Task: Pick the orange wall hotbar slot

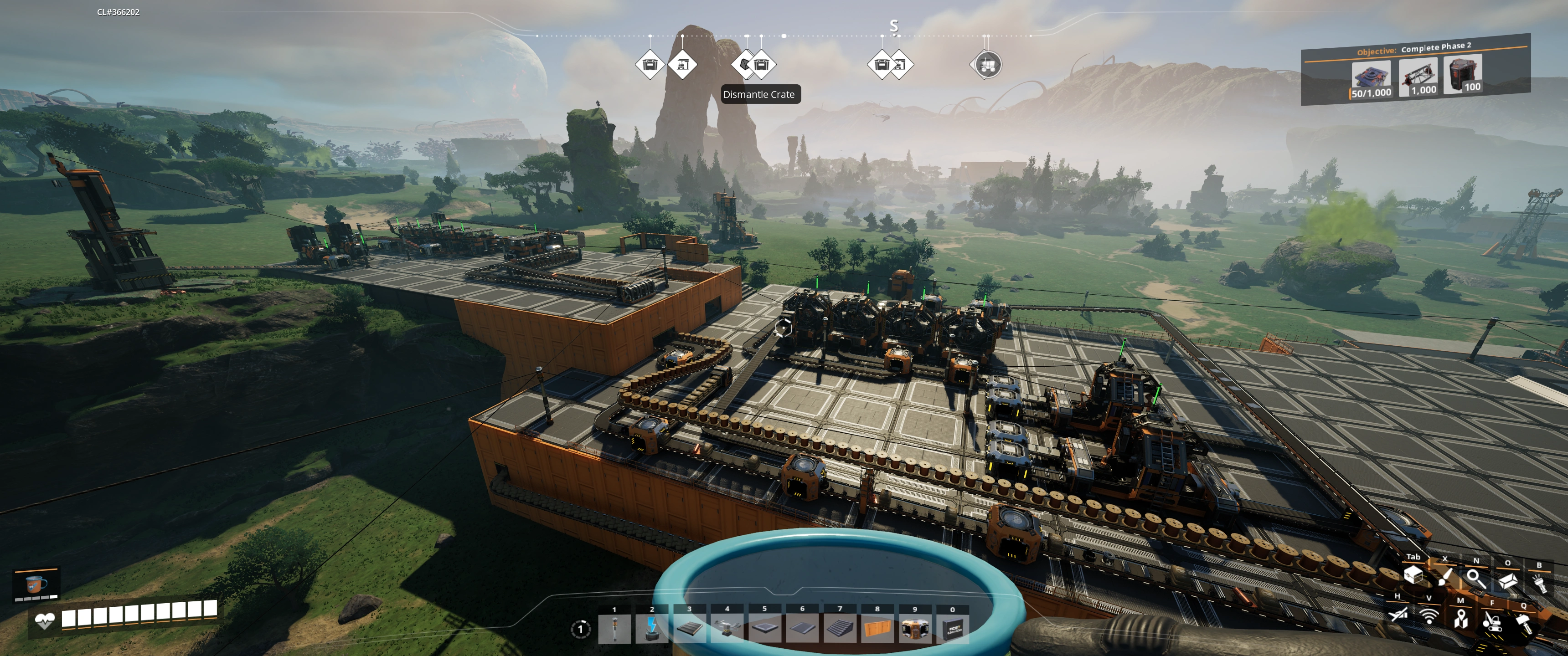Action: pos(877,628)
